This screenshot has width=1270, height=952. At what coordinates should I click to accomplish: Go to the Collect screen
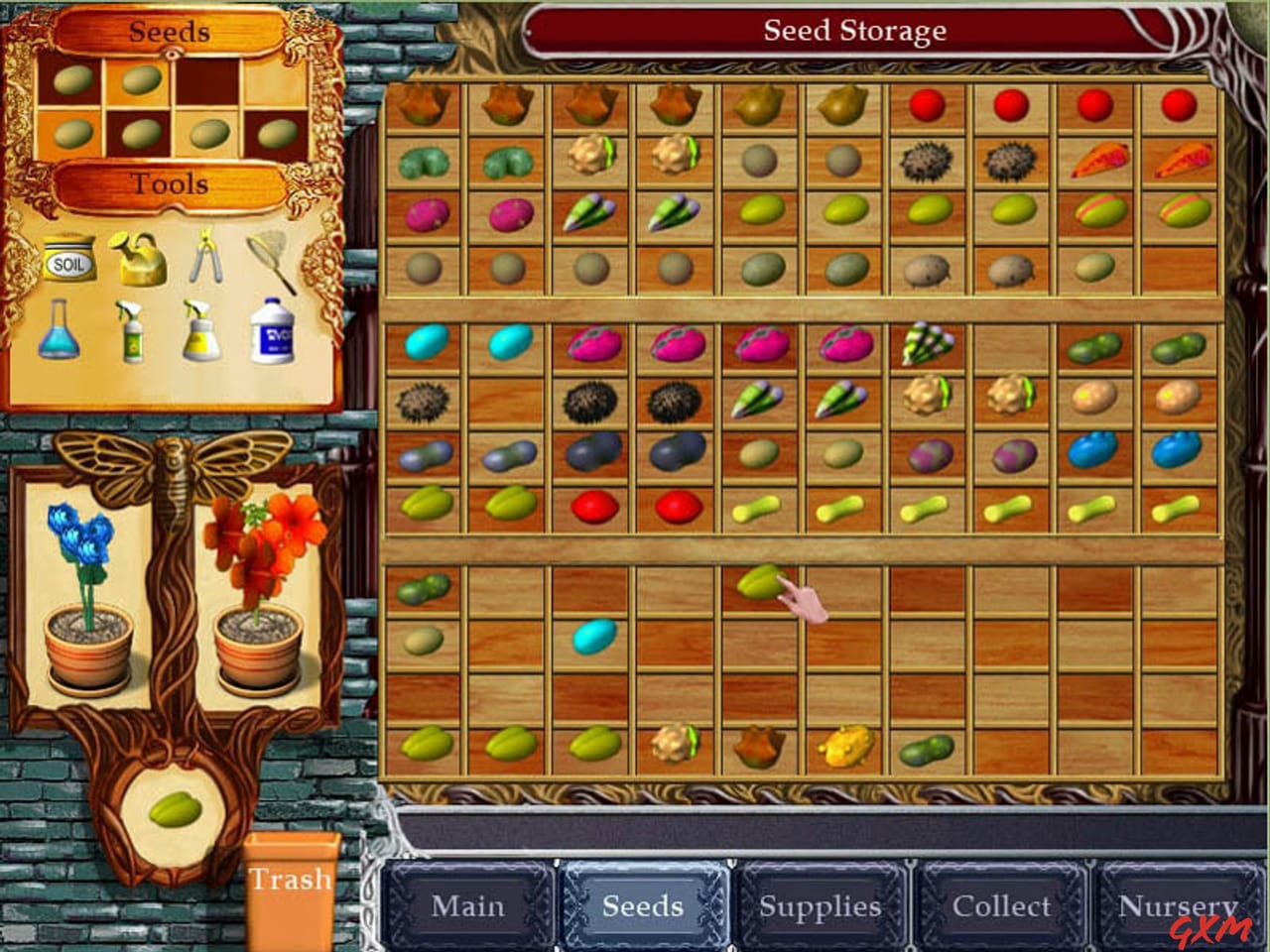pyautogui.click(x=1002, y=905)
